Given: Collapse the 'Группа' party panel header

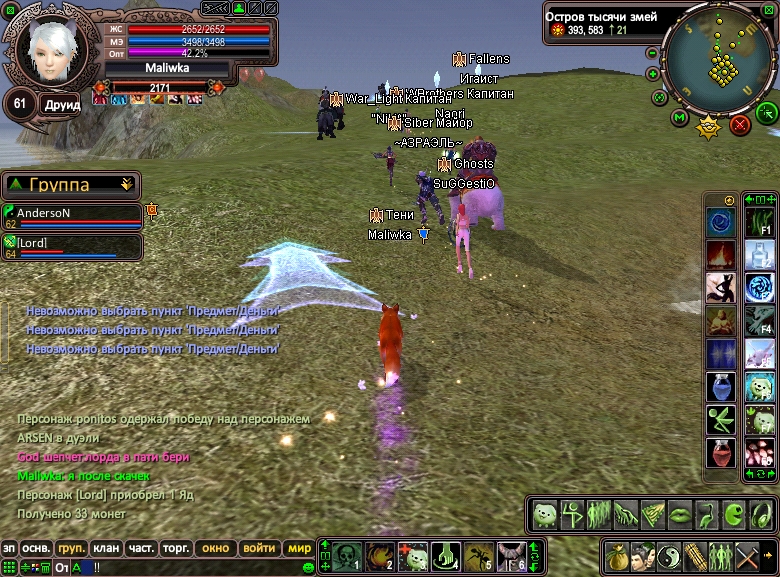Looking at the screenshot, I should [x=125, y=185].
